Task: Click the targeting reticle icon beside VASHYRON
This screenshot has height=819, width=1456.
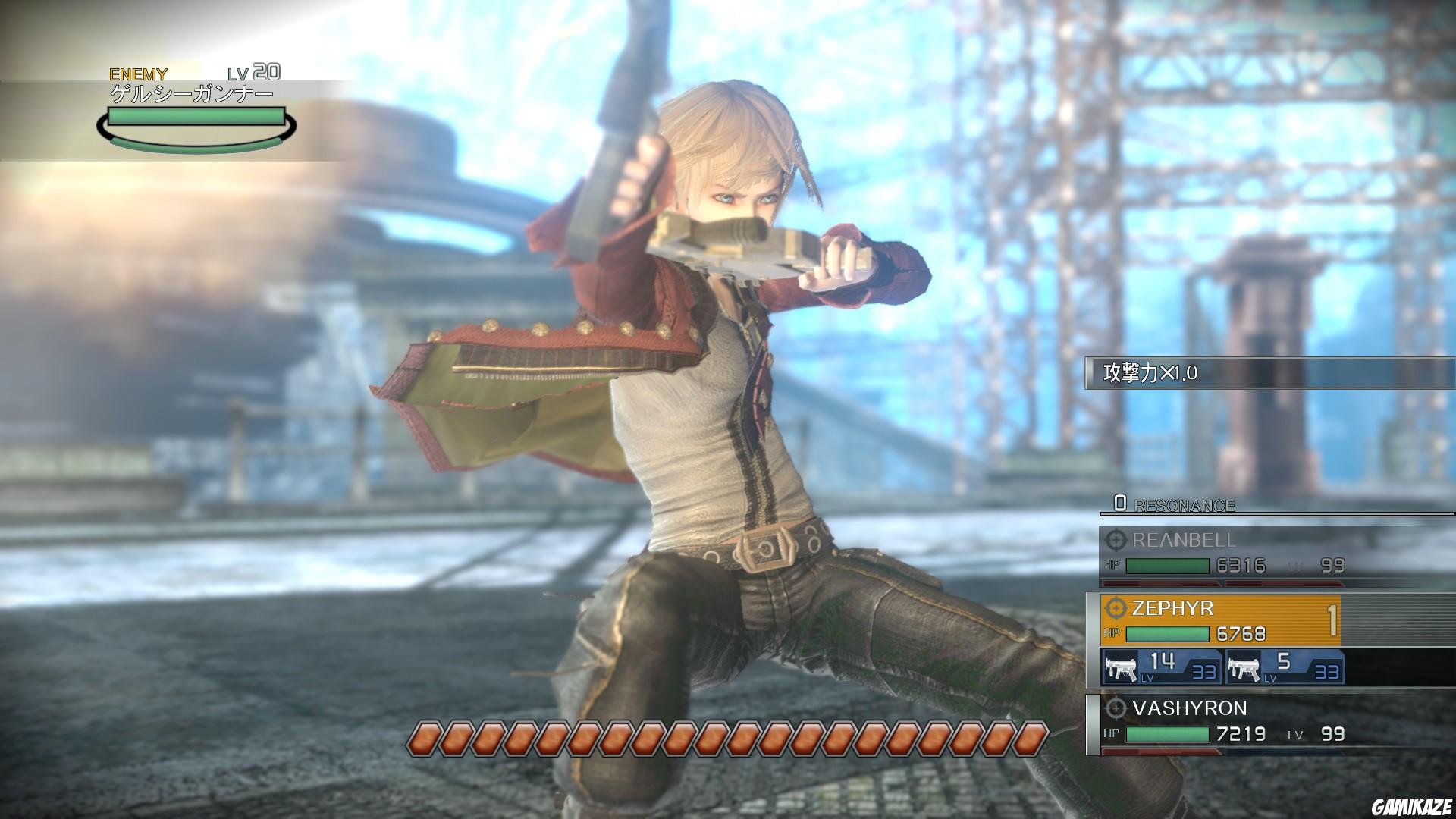Action: 1116,709
